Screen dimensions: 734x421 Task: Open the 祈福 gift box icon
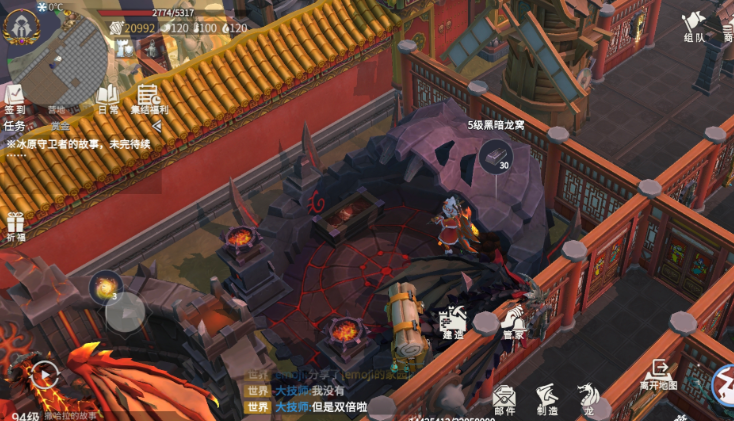pyautogui.click(x=15, y=227)
